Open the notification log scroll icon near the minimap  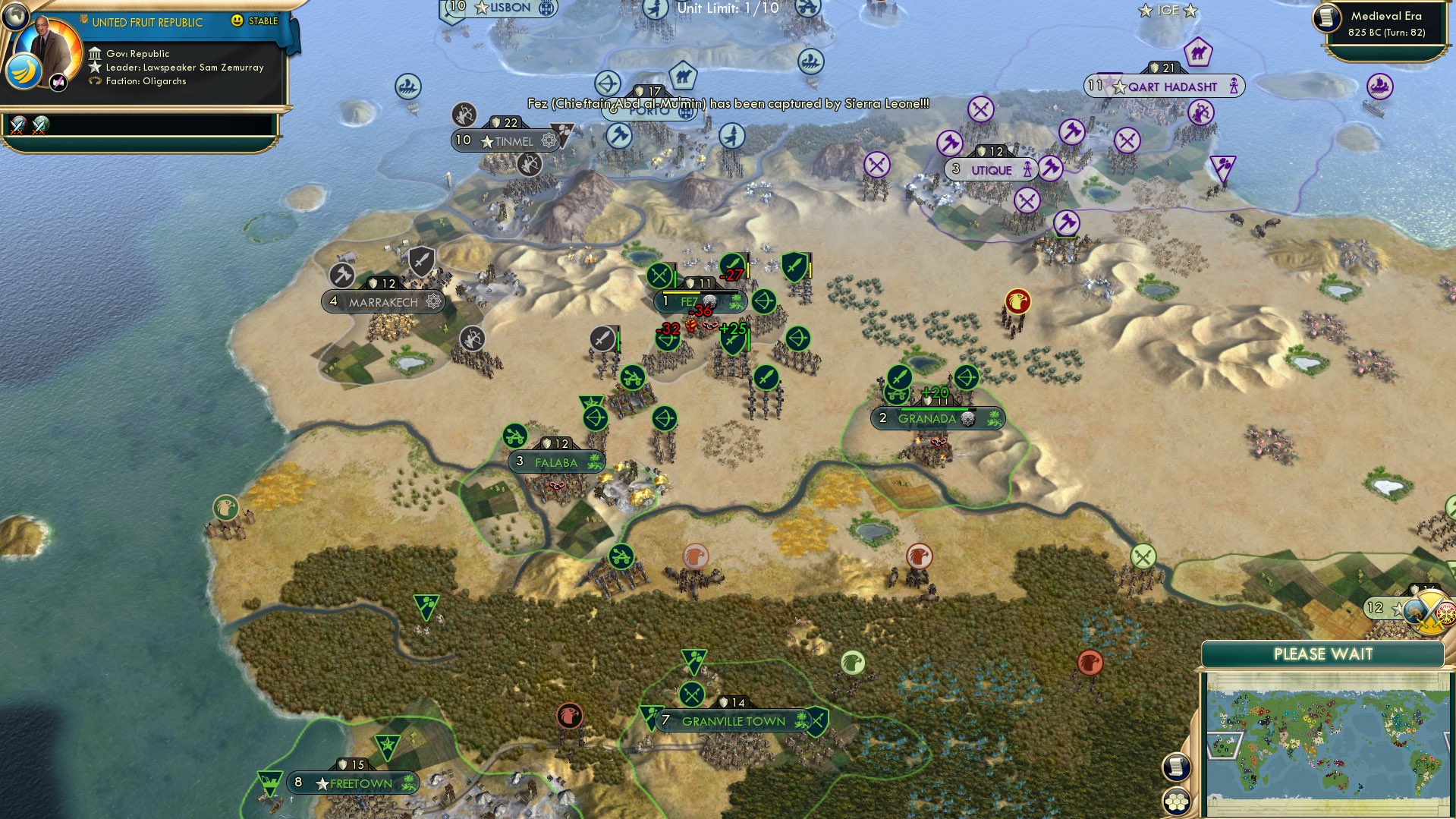[1176, 768]
